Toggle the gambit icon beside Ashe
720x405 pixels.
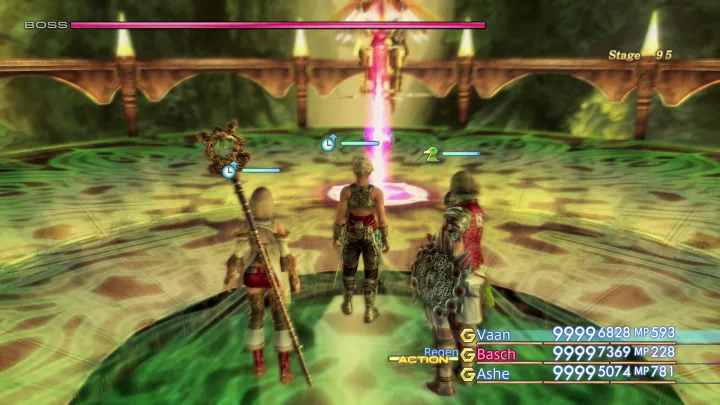tap(467, 374)
